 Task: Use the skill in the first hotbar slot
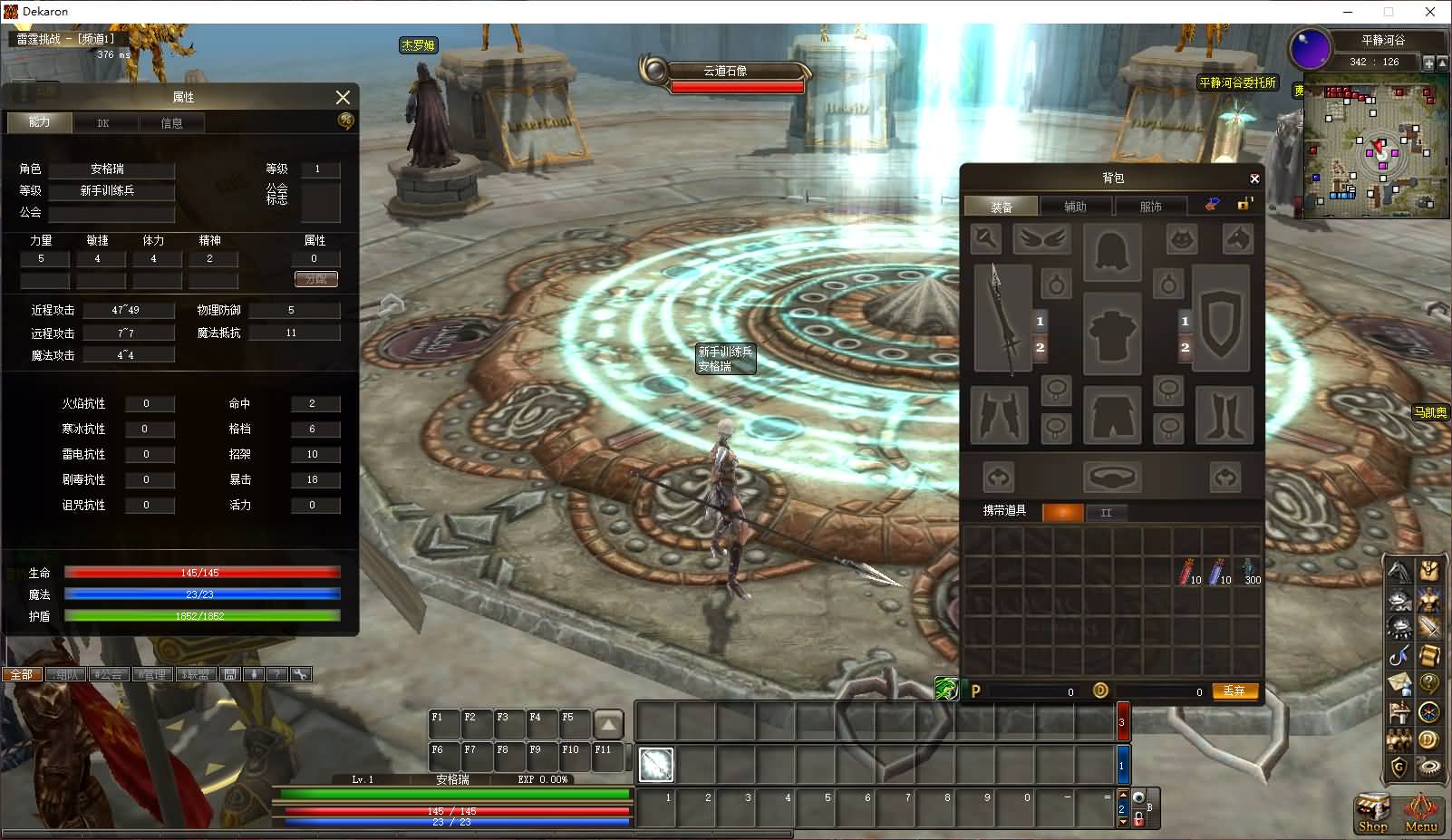pyautogui.click(x=656, y=765)
